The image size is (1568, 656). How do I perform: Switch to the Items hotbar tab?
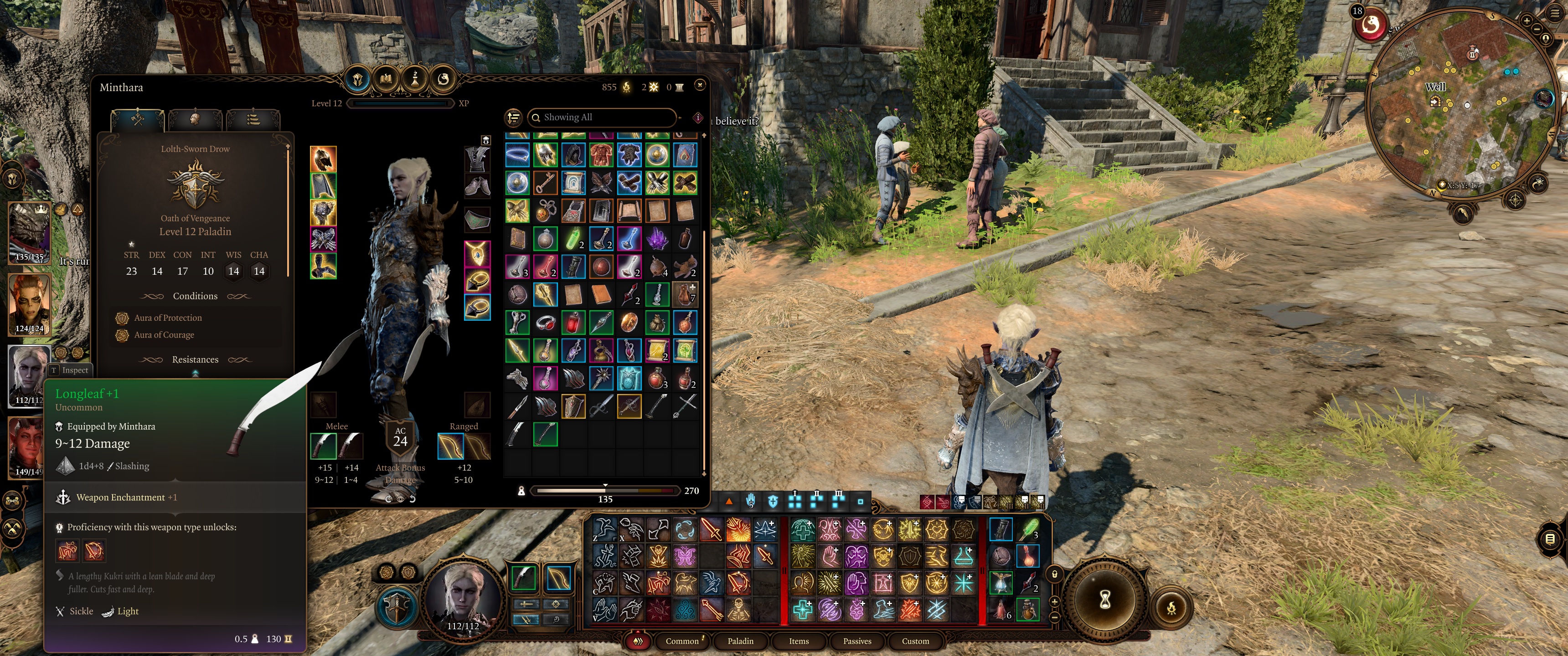[799, 641]
